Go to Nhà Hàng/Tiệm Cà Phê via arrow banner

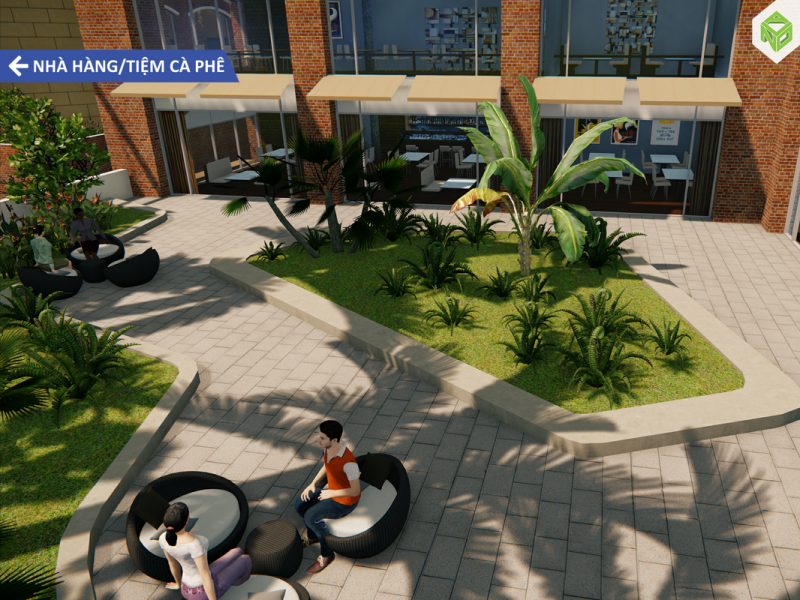click(x=117, y=66)
